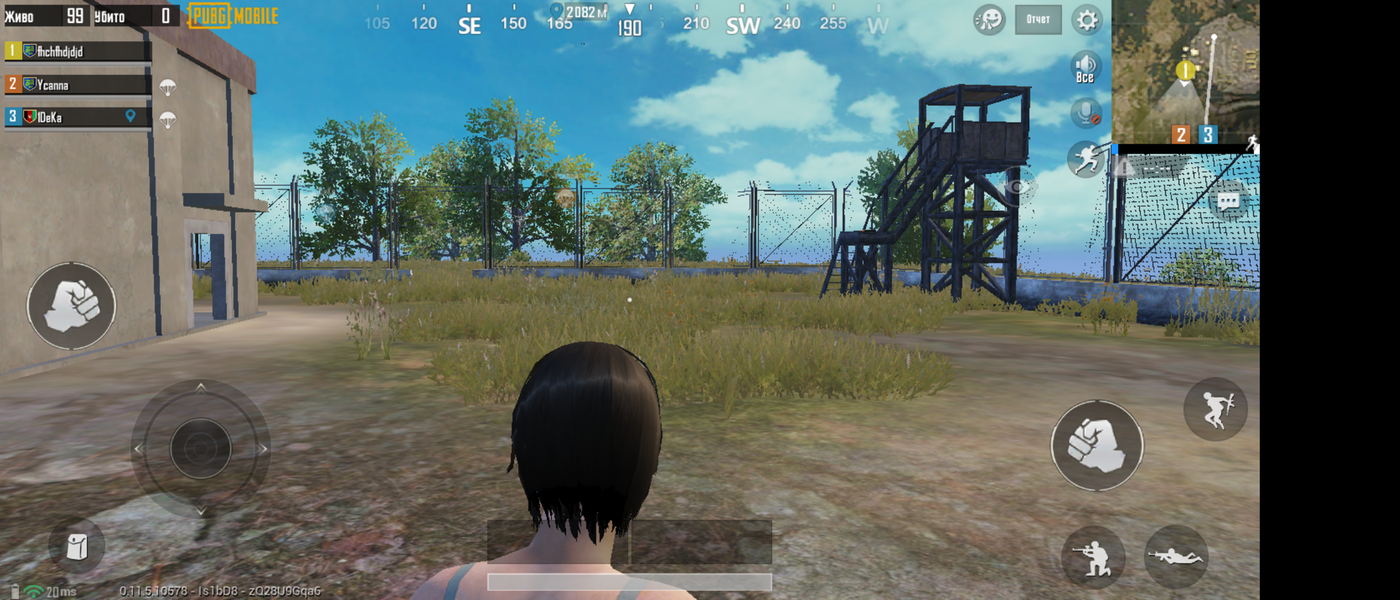The height and width of the screenshot is (600, 1400).
Task: Tap the Отчет report button
Action: point(1038,19)
